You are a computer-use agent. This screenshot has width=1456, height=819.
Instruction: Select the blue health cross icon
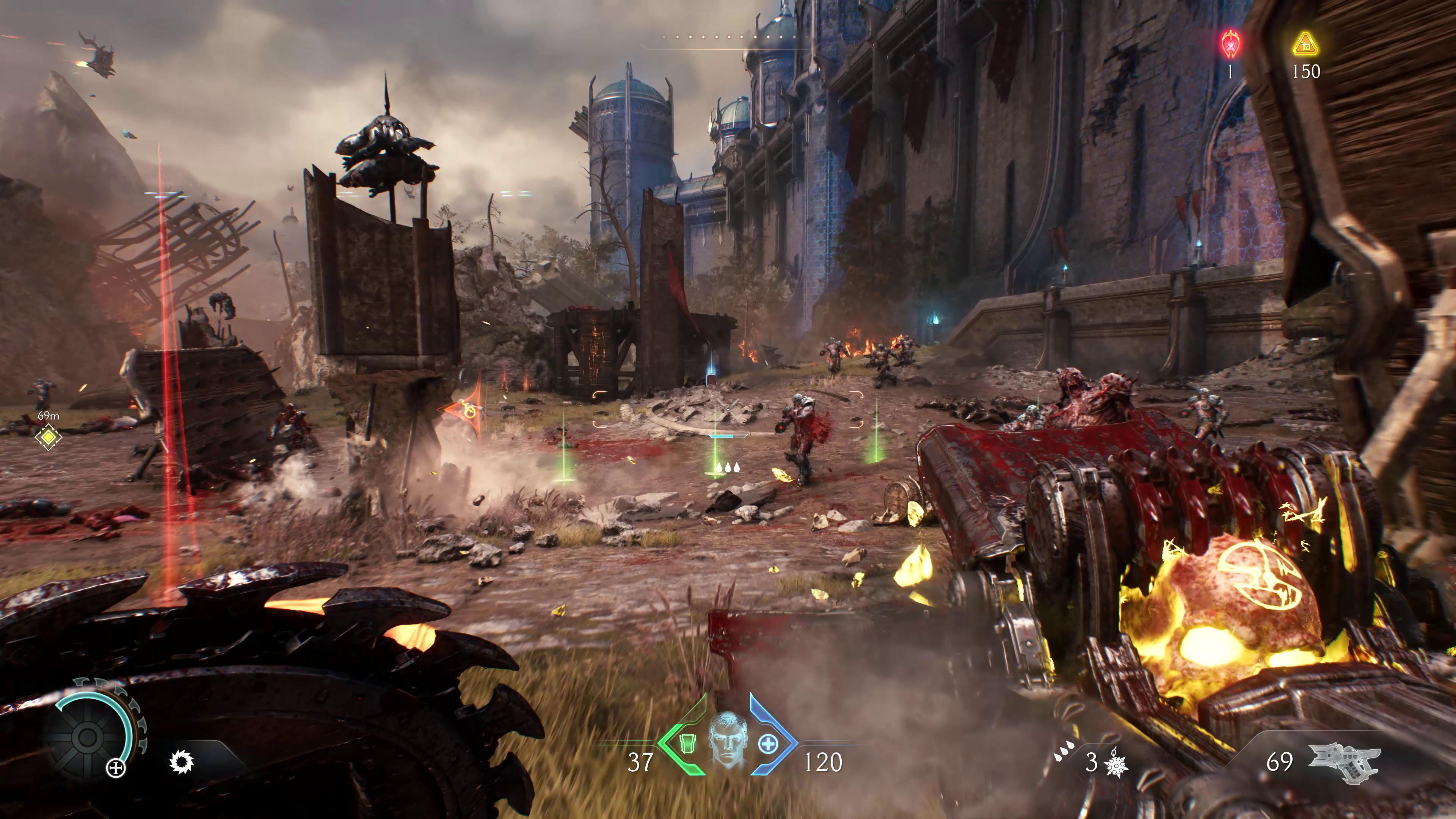point(767,744)
